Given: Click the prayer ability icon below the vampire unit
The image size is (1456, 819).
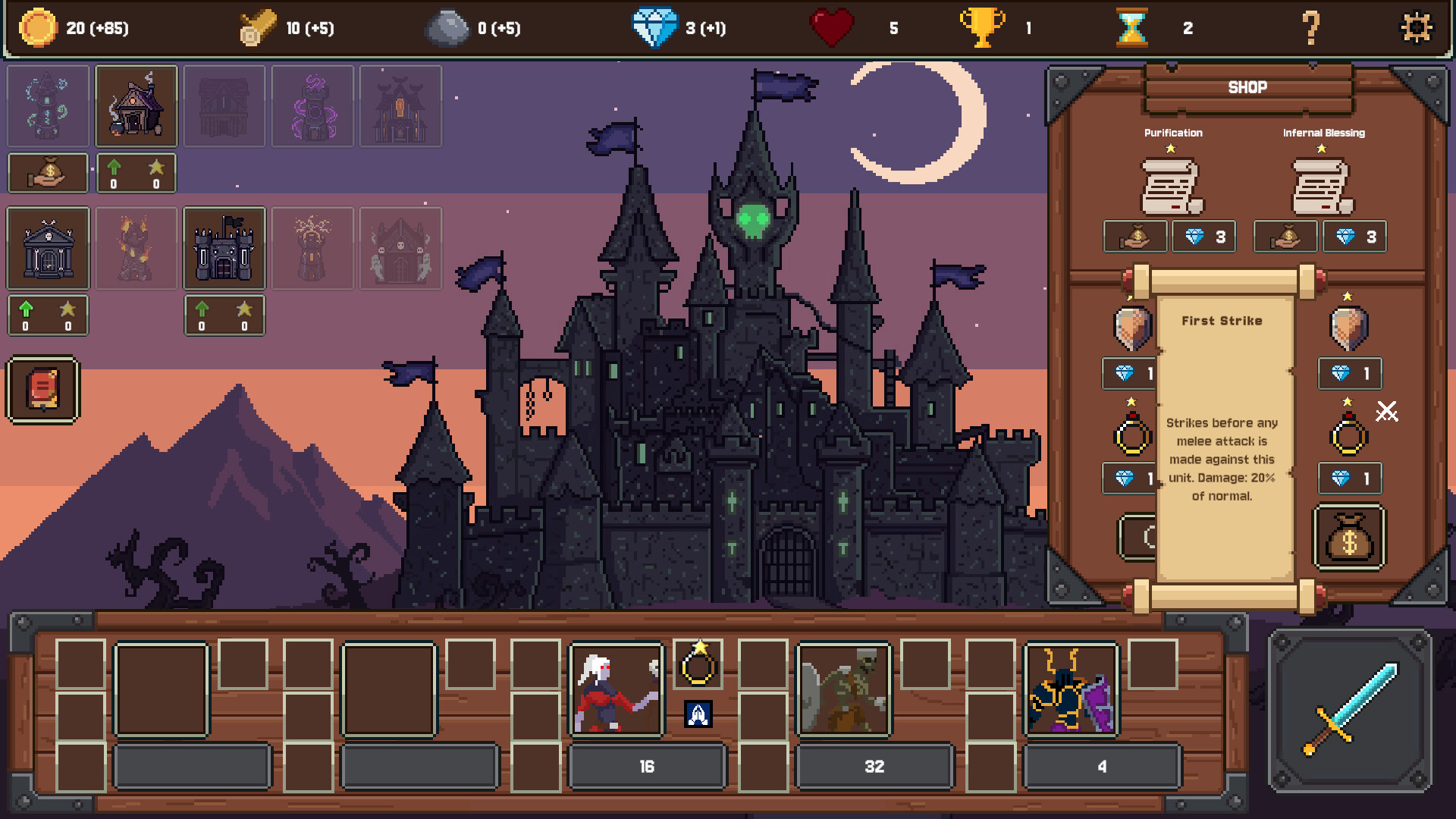Looking at the screenshot, I should [699, 713].
